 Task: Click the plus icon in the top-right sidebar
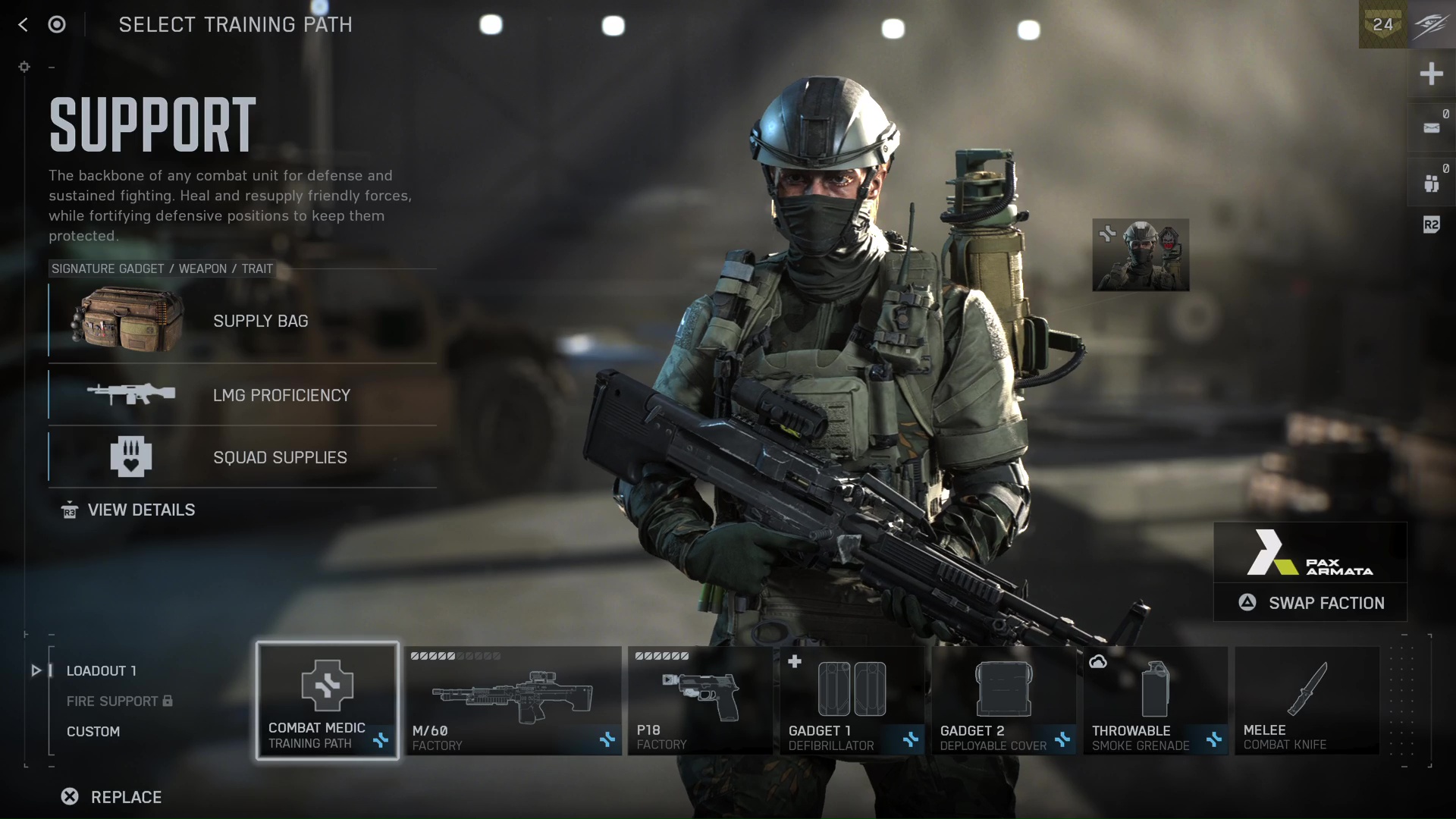(1432, 74)
